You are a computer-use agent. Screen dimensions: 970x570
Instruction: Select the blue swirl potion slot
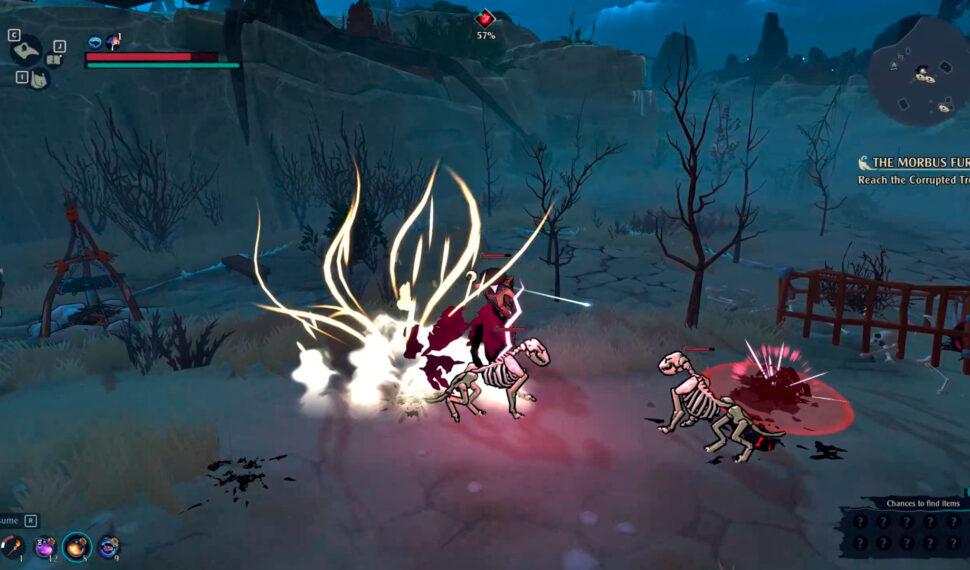coord(109,546)
